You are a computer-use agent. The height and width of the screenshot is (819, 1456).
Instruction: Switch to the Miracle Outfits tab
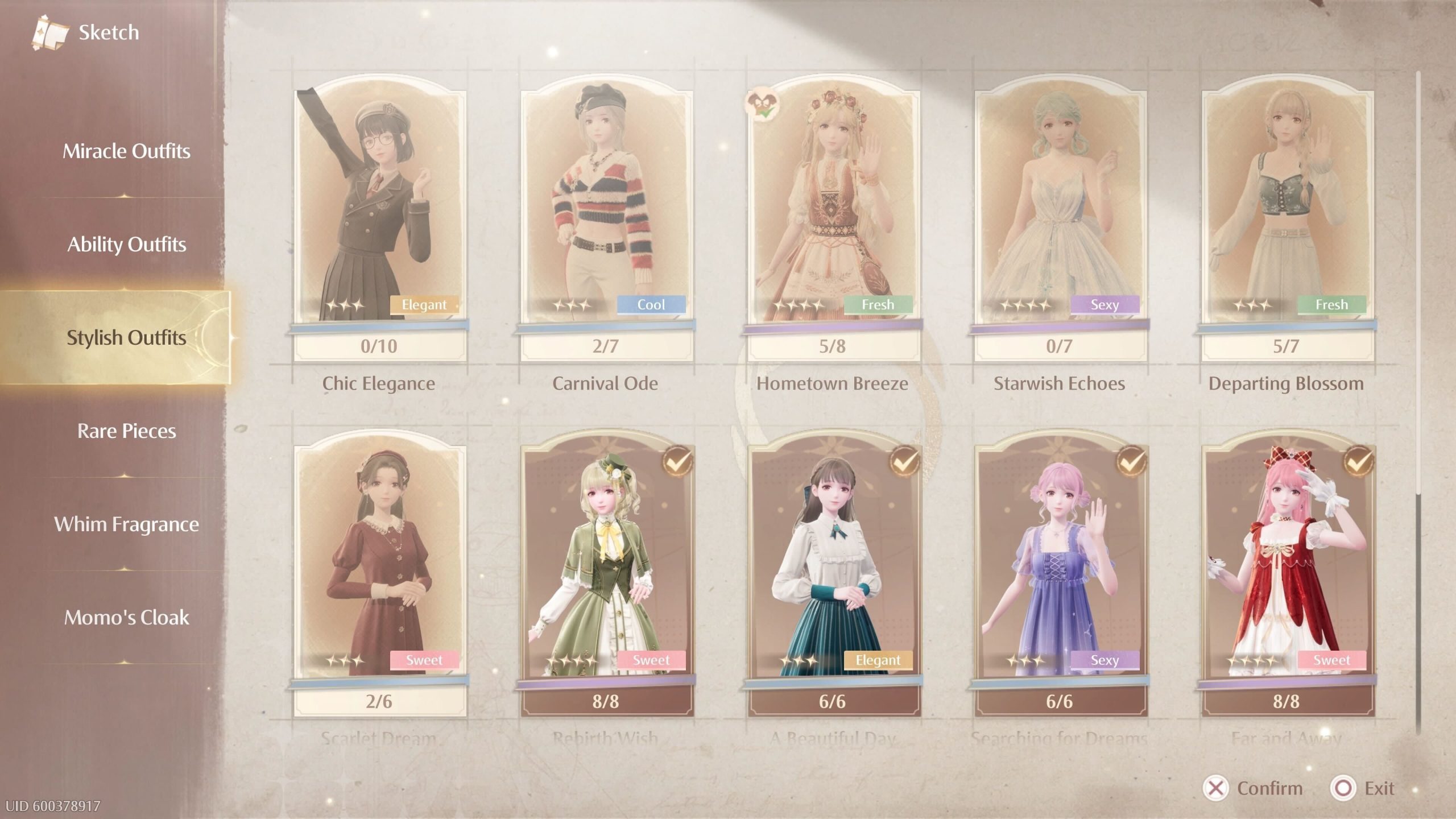coord(126,151)
